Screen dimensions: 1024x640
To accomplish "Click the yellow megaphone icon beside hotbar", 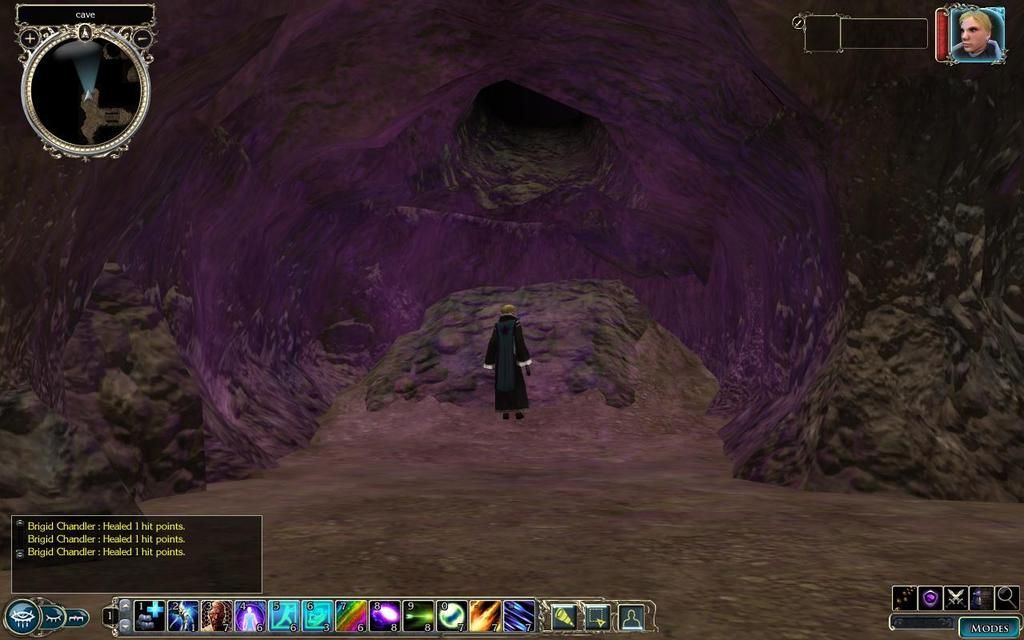I will (x=563, y=617).
